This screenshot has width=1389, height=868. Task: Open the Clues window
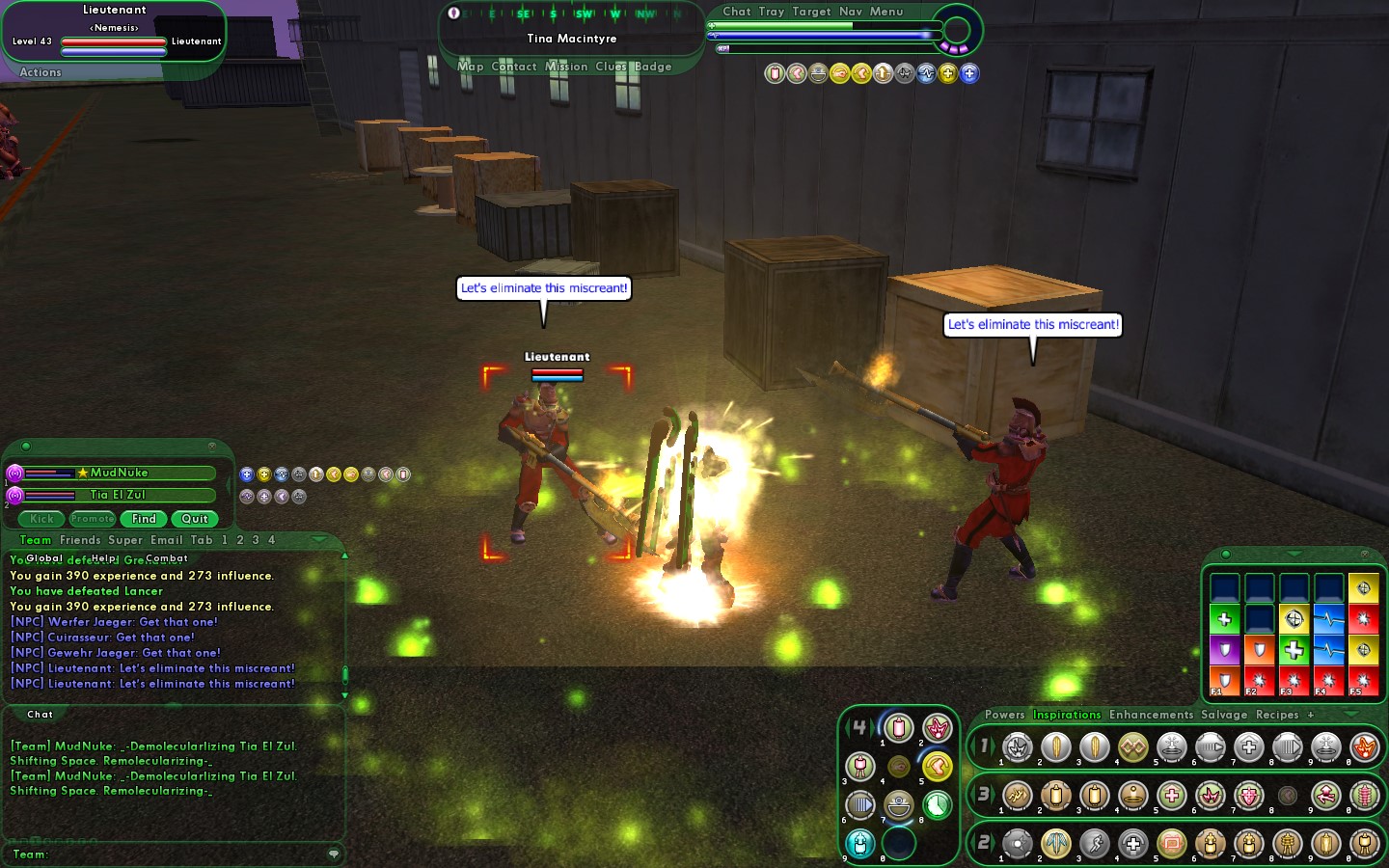coord(611,67)
